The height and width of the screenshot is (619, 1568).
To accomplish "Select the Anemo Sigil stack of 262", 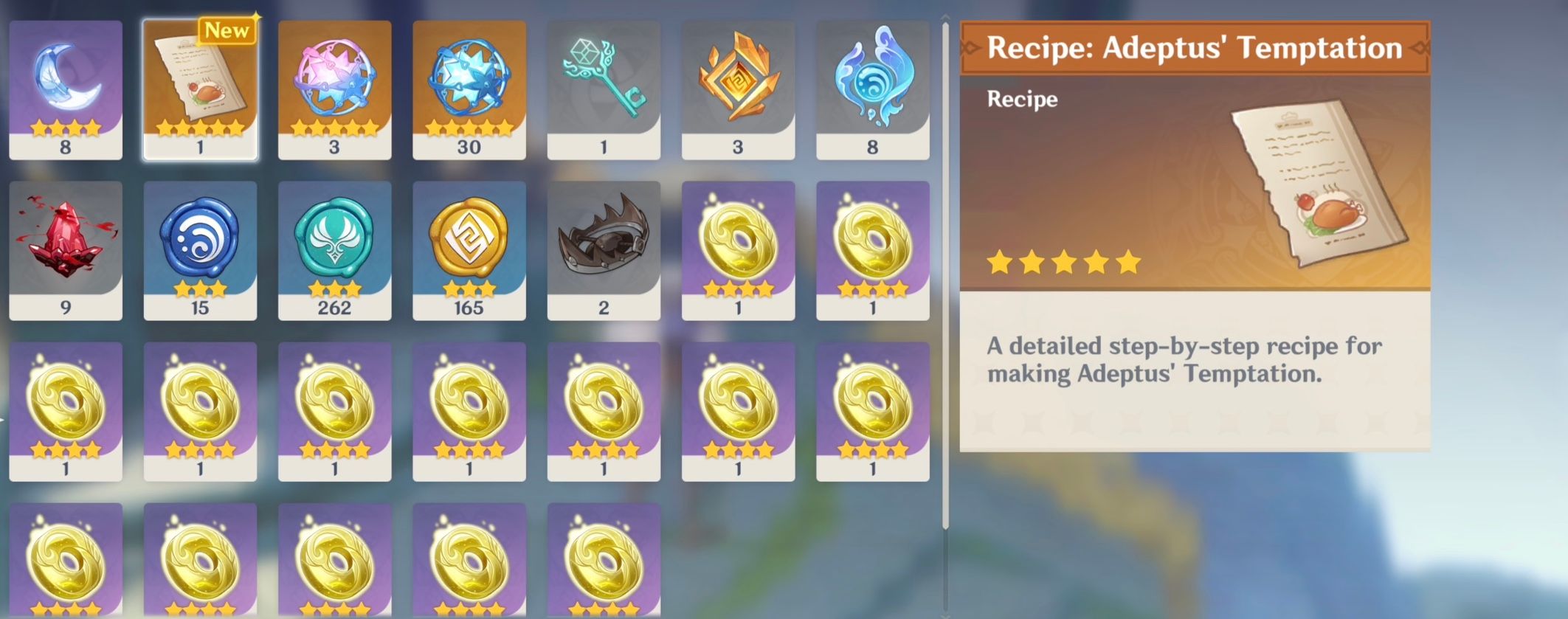I will pyautogui.click(x=334, y=243).
